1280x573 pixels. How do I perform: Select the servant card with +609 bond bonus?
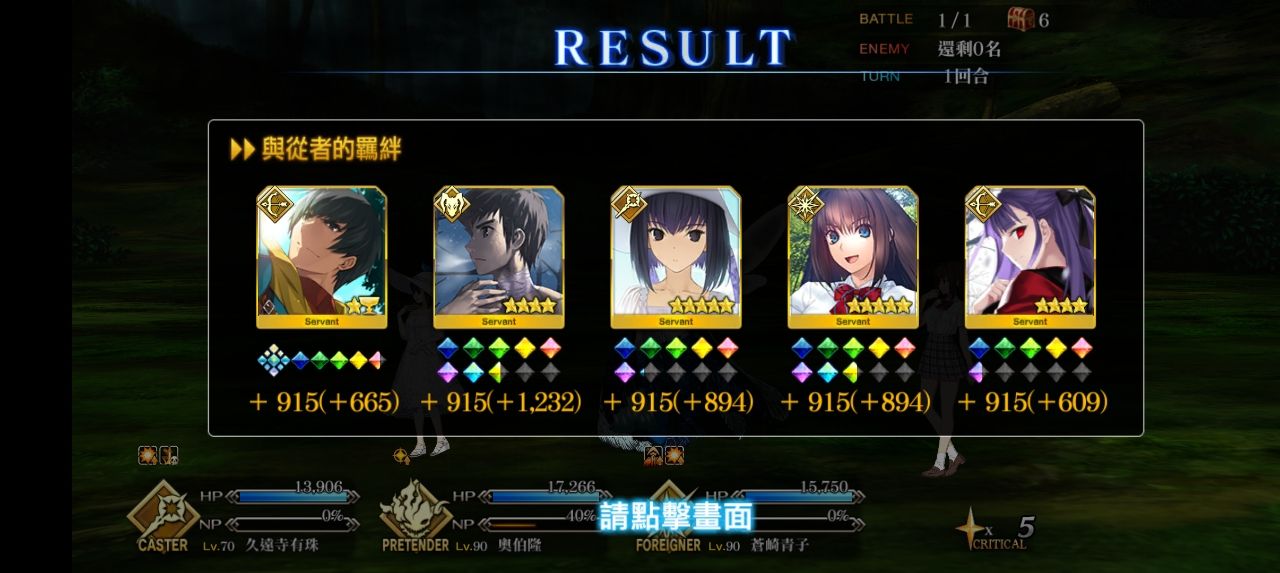tap(1029, 257)
